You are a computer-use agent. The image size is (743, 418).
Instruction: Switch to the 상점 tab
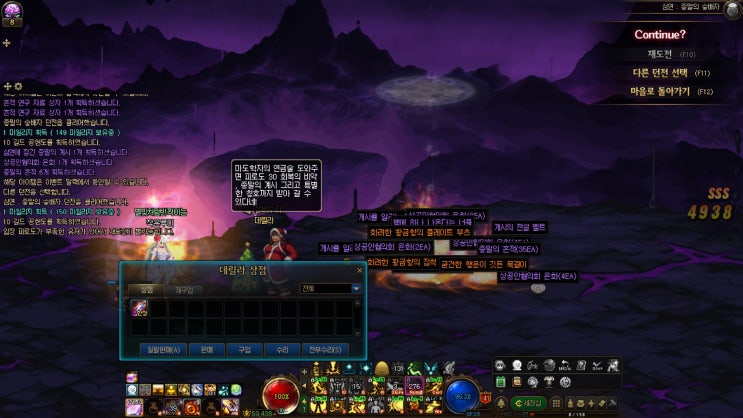(147, 288)
